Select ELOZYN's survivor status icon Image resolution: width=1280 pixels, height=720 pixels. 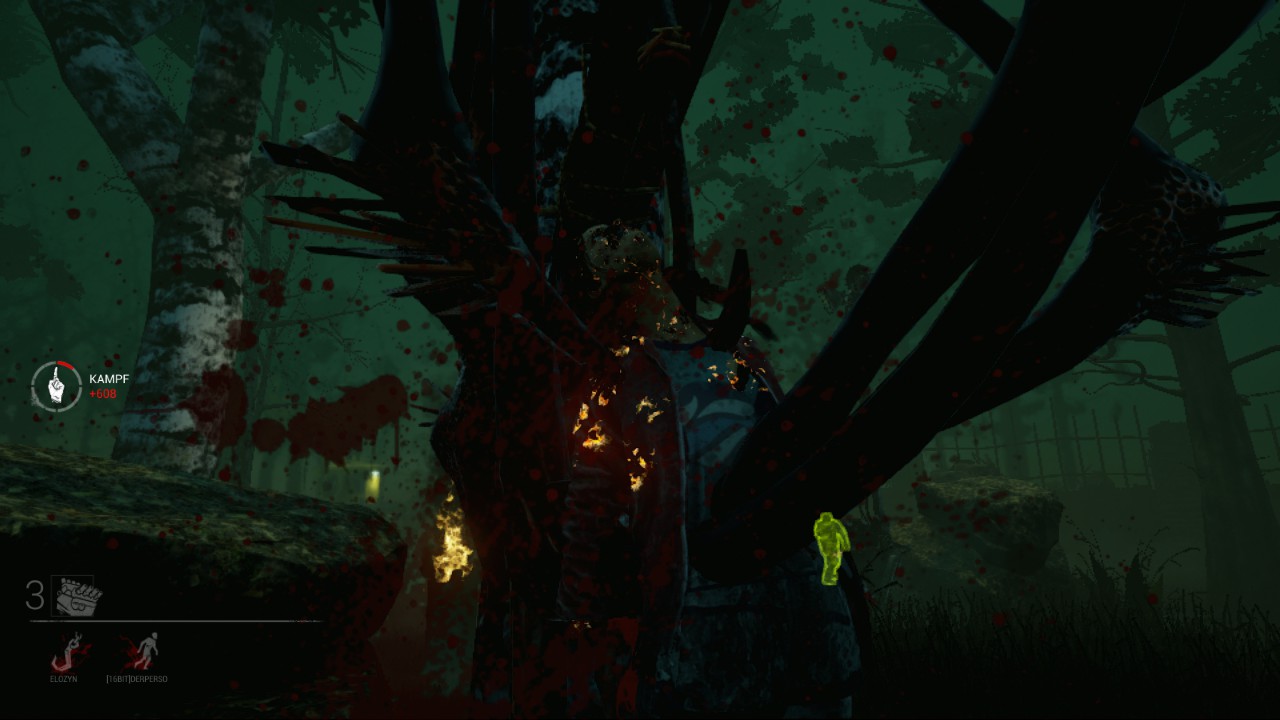tap(69, 653)
